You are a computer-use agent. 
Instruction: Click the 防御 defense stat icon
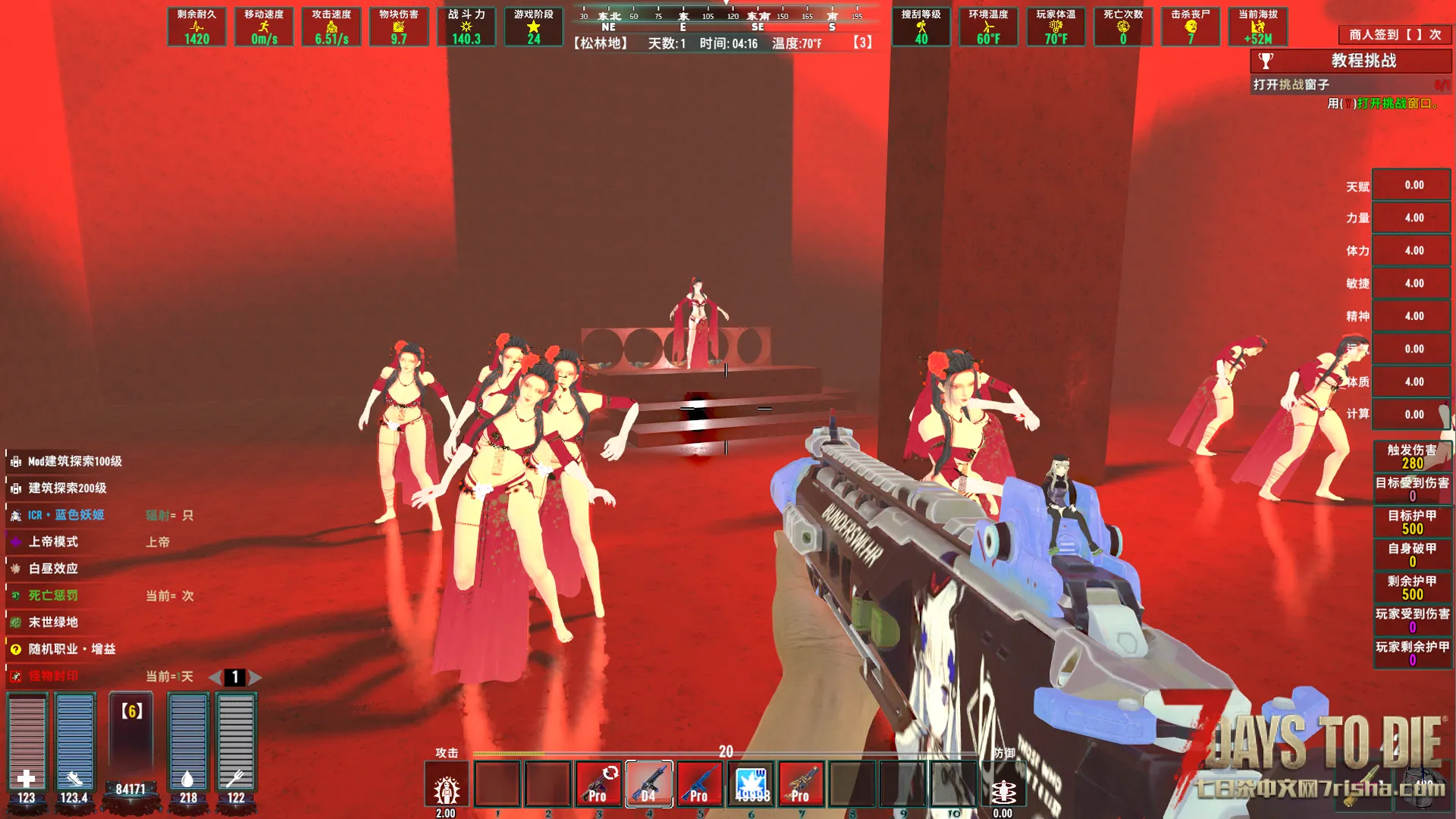(x=1004, y=790)
